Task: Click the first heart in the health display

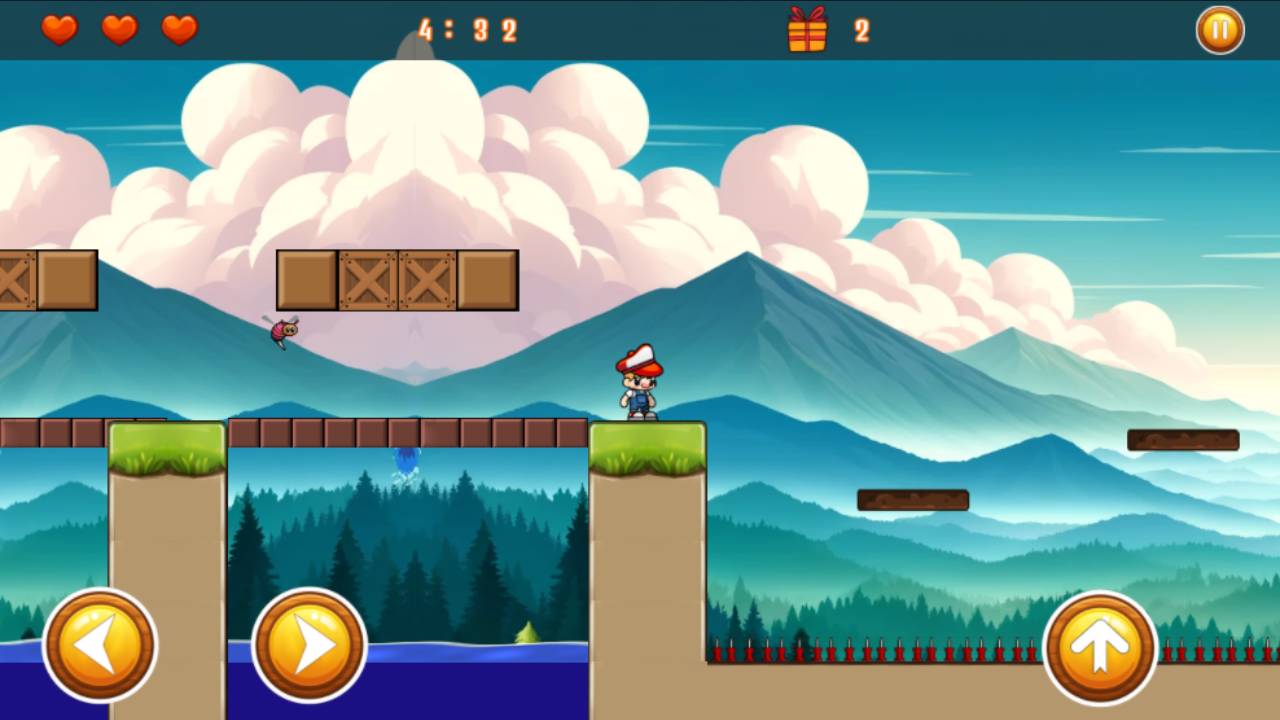Action: [60, 30]
